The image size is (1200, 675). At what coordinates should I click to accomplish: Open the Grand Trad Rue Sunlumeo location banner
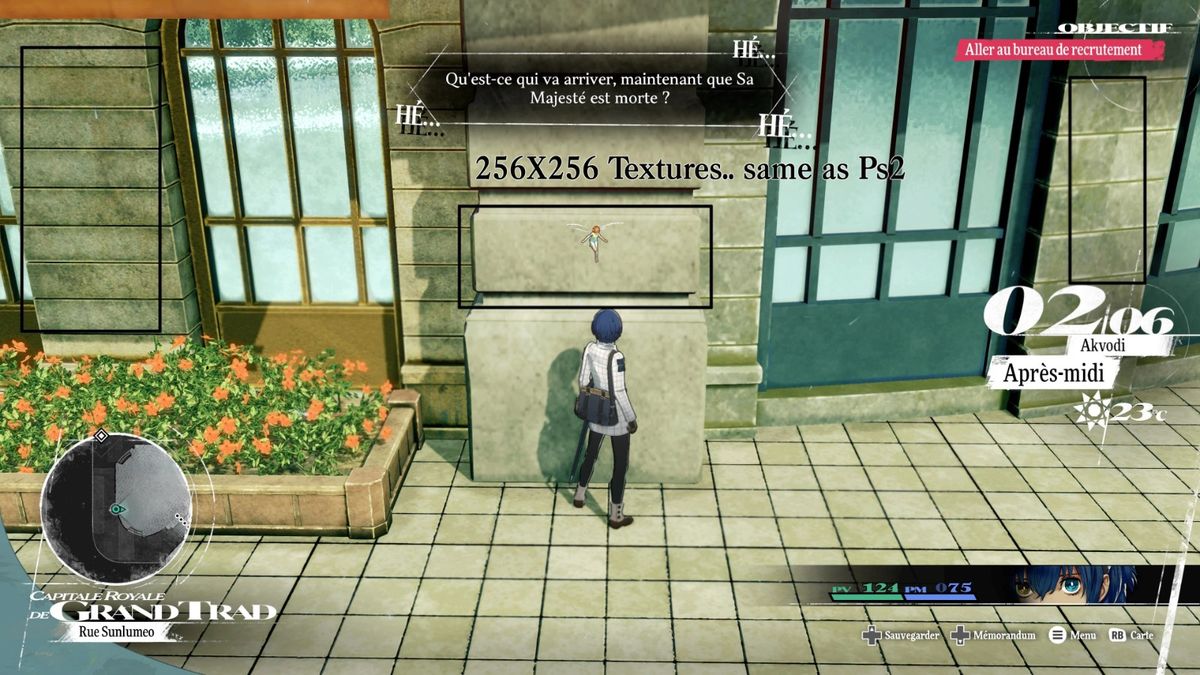[150, 612]
